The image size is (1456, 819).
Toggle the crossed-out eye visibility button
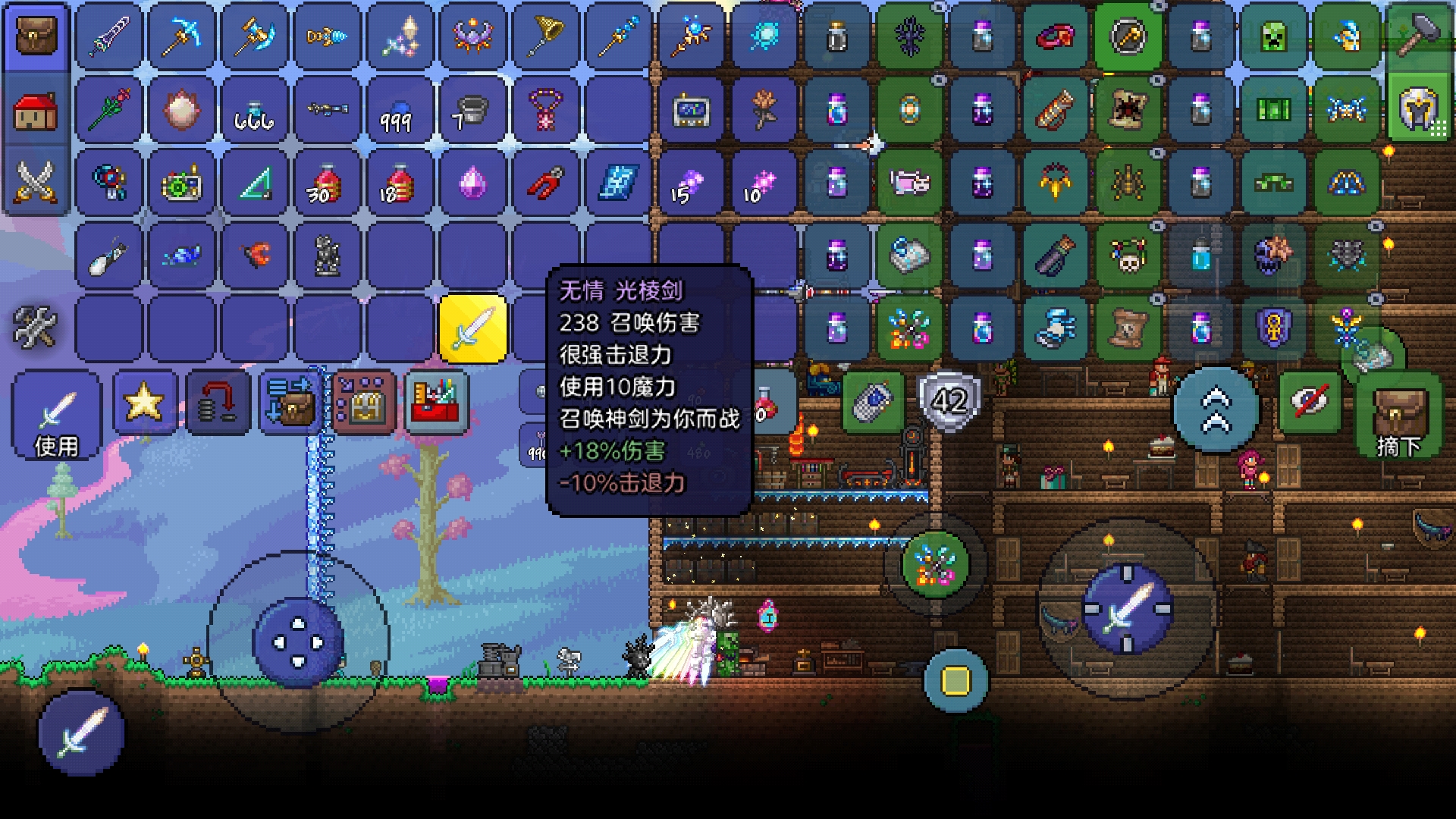coord(1310,402)
